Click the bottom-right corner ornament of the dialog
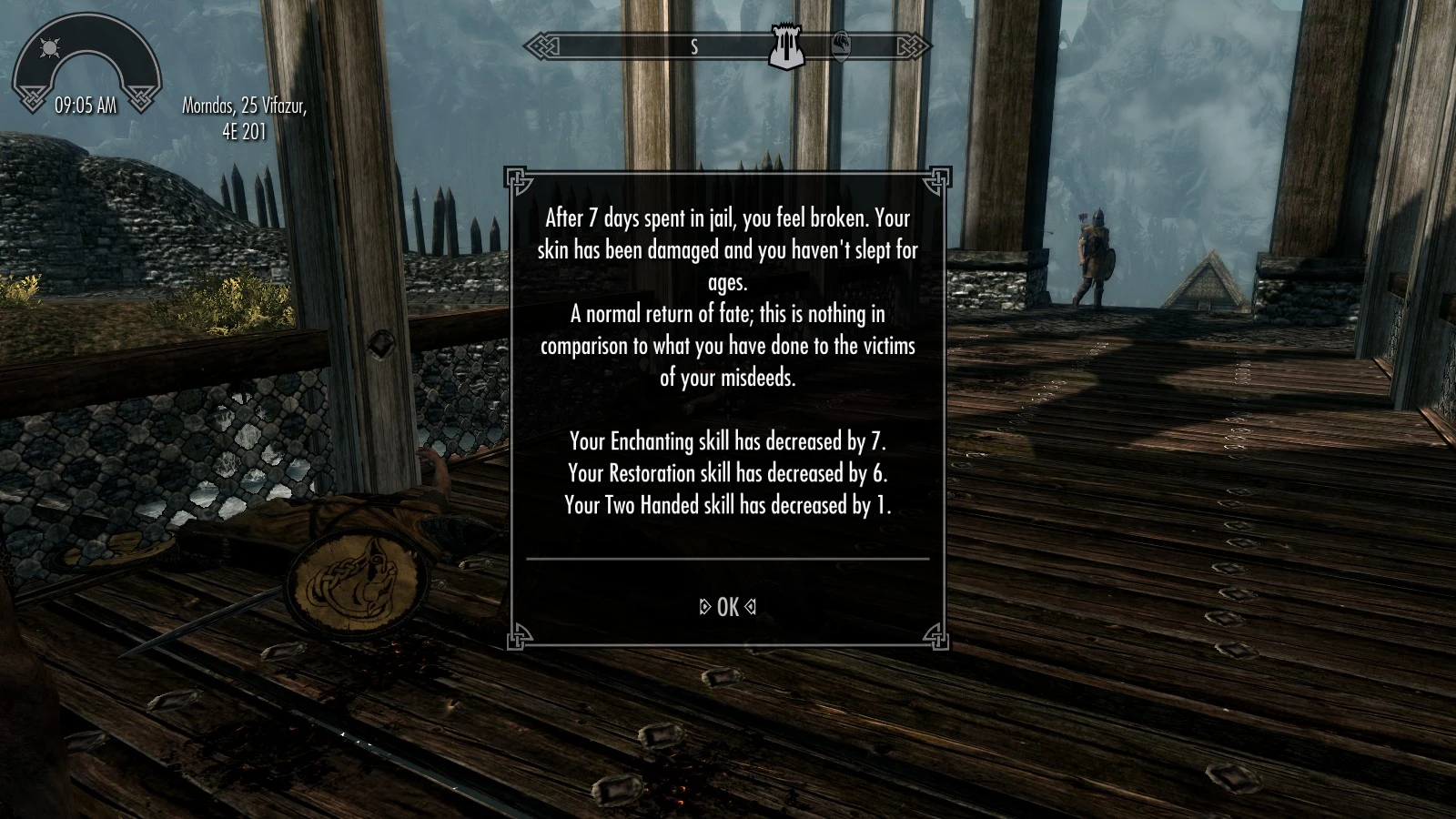The image size is (1456, 819). point(935,636)
